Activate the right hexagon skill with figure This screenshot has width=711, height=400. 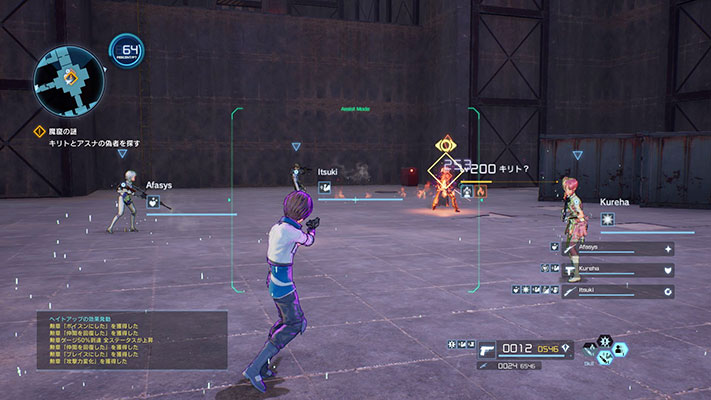click(620, 350)
